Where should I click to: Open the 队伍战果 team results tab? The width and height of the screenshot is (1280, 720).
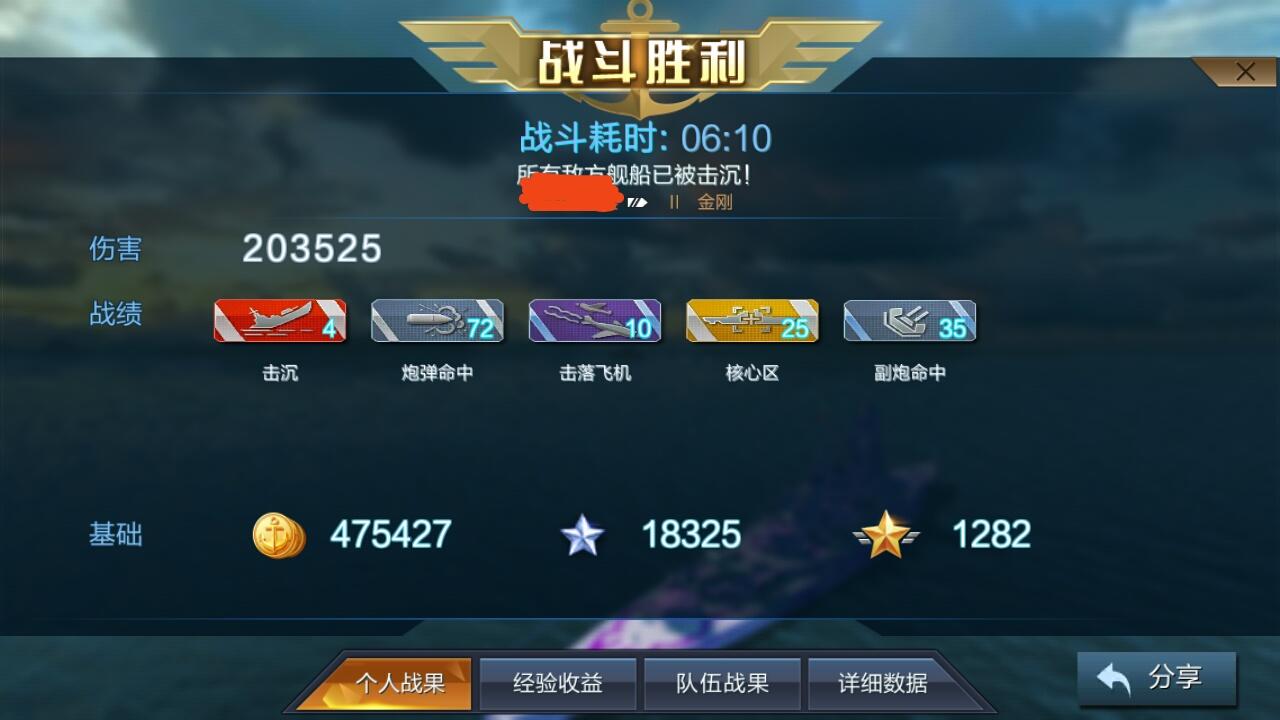[720, 683]
